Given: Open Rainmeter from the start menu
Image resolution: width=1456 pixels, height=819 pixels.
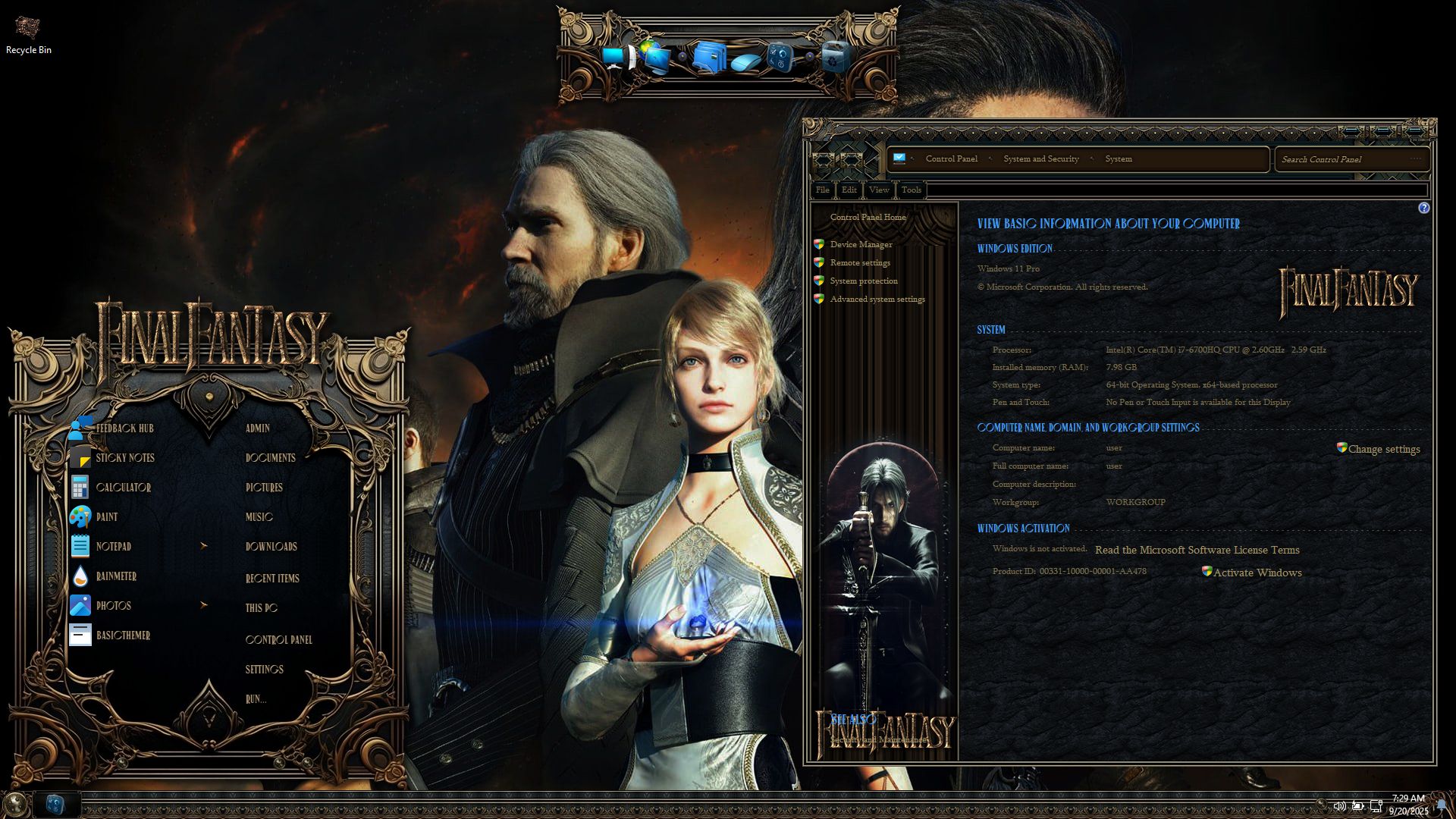Looking at the screenshot, I should (x=116, y=576).
